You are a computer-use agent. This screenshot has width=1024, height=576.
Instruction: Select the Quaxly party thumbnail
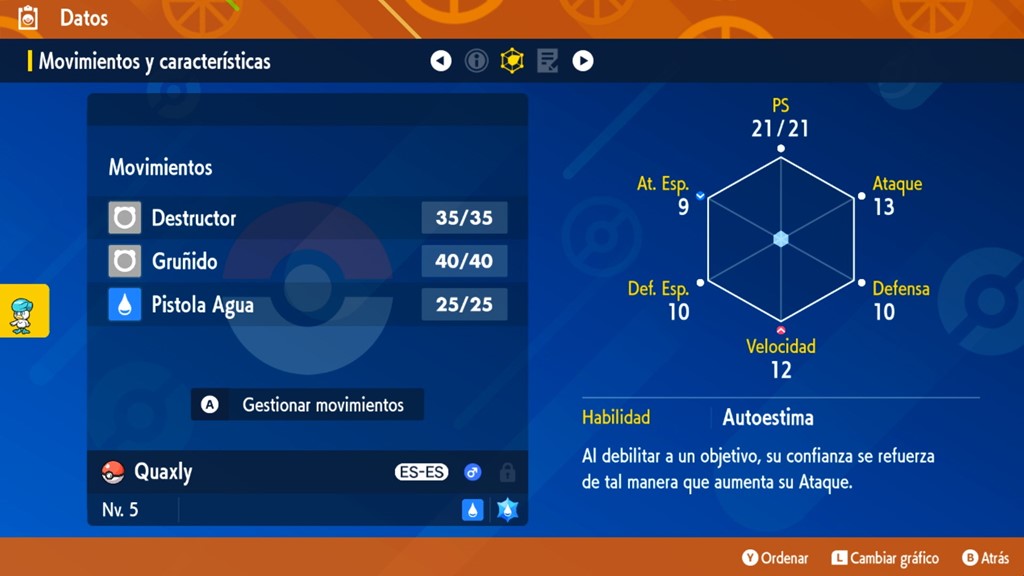pyautogui.click(x=23, y=310)
